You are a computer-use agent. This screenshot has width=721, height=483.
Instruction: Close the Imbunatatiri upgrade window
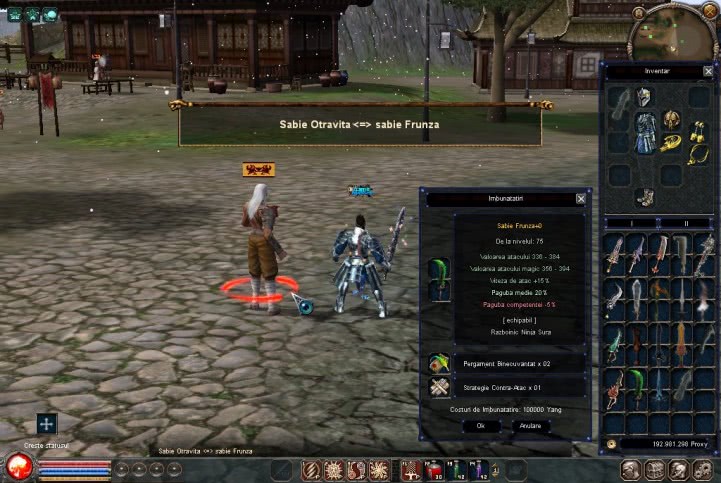(x=581, y=199)
